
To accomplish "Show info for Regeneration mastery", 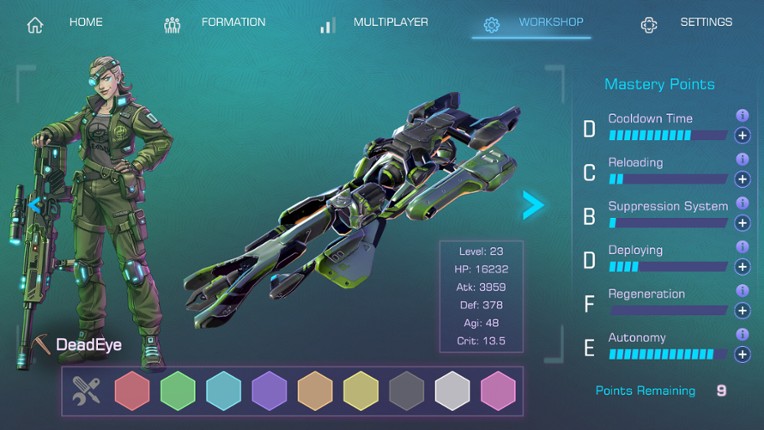I will tap(742, 291).
